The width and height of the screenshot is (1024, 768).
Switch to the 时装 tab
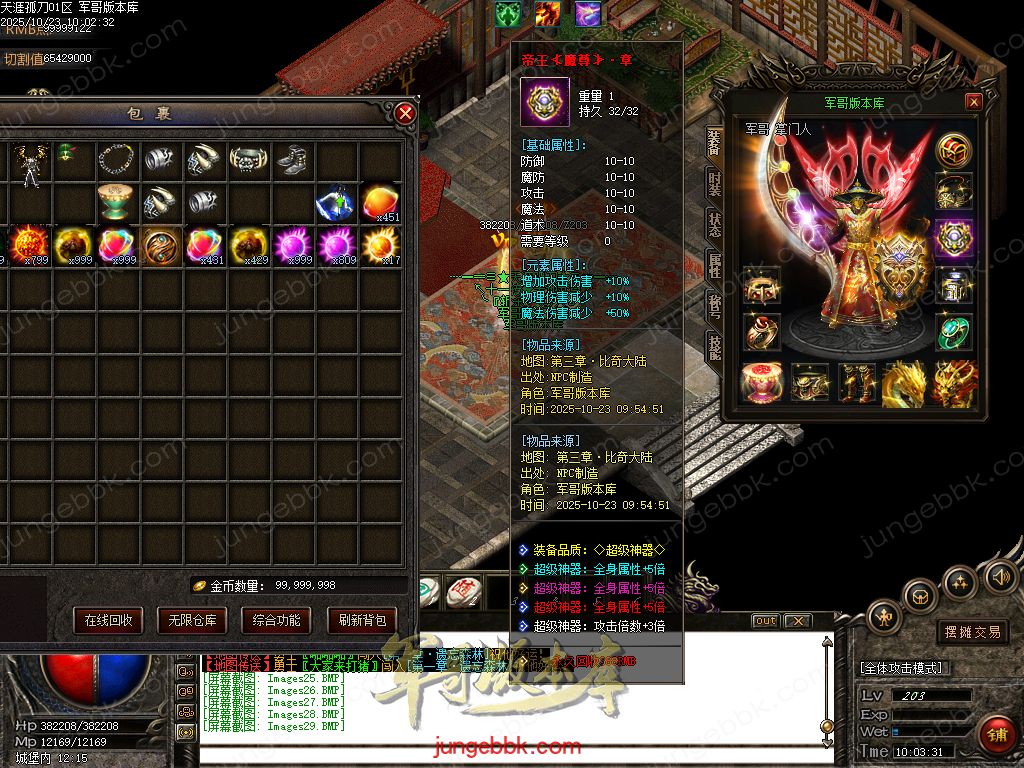coord(714,184)
